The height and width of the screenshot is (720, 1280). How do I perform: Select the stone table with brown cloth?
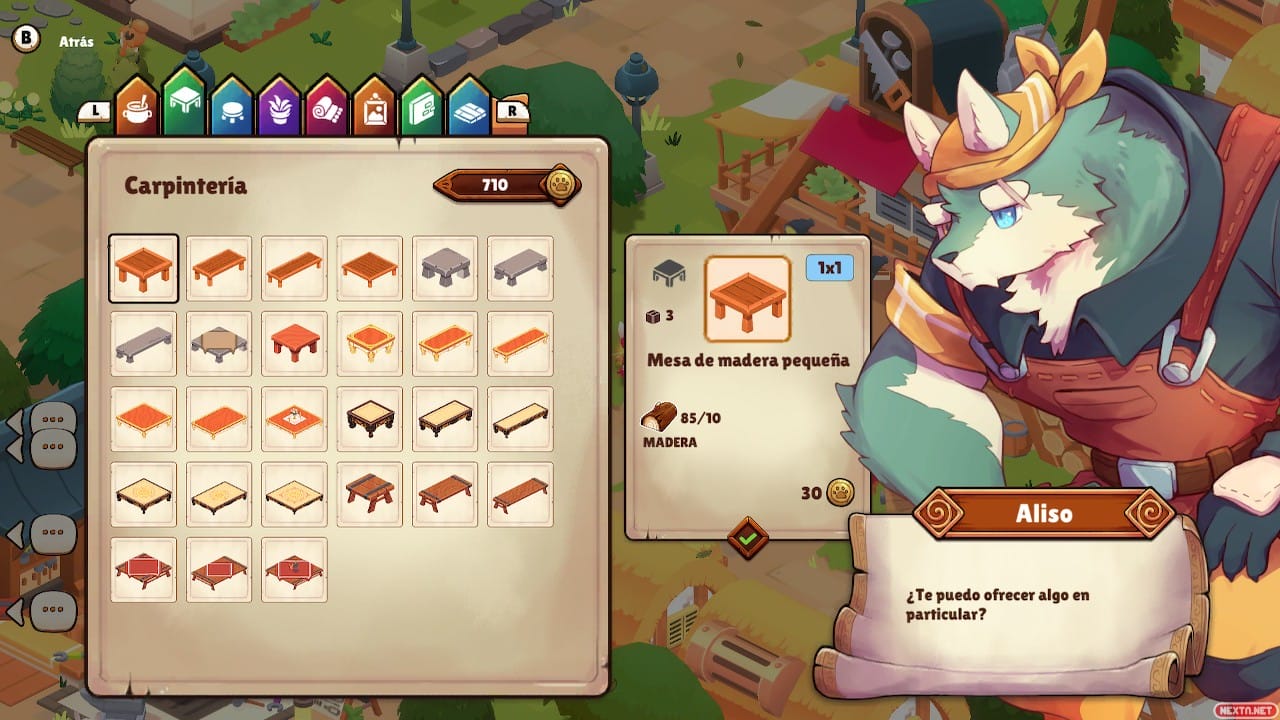pyautogui.click(x=219, y=344)
